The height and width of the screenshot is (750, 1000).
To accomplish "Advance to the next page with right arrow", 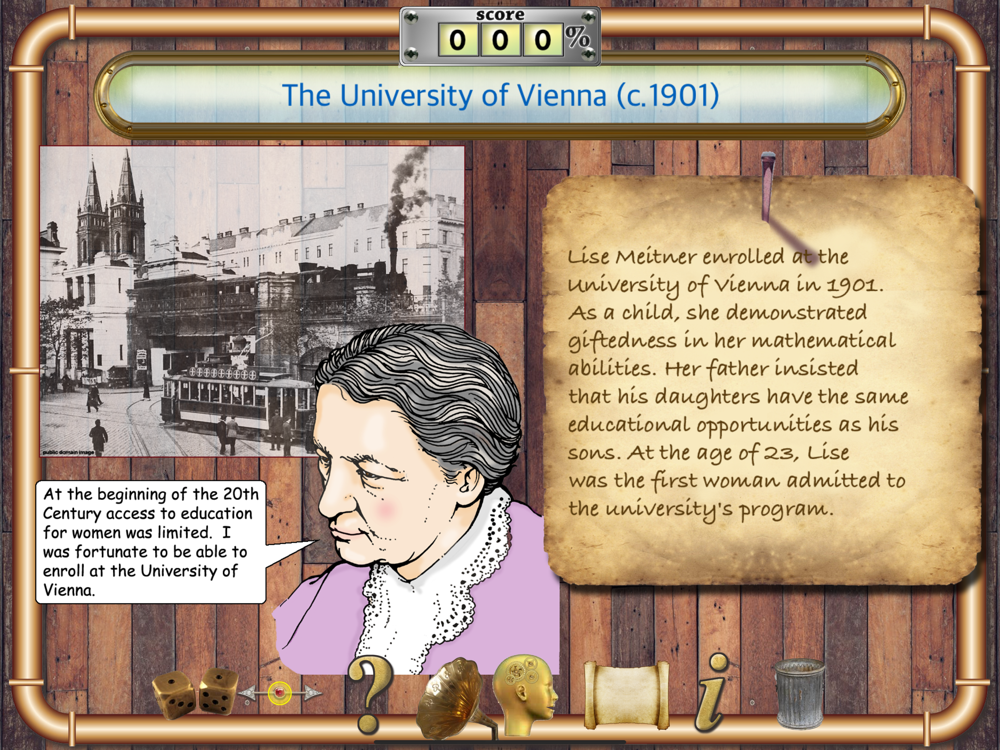I will [311, 692].
